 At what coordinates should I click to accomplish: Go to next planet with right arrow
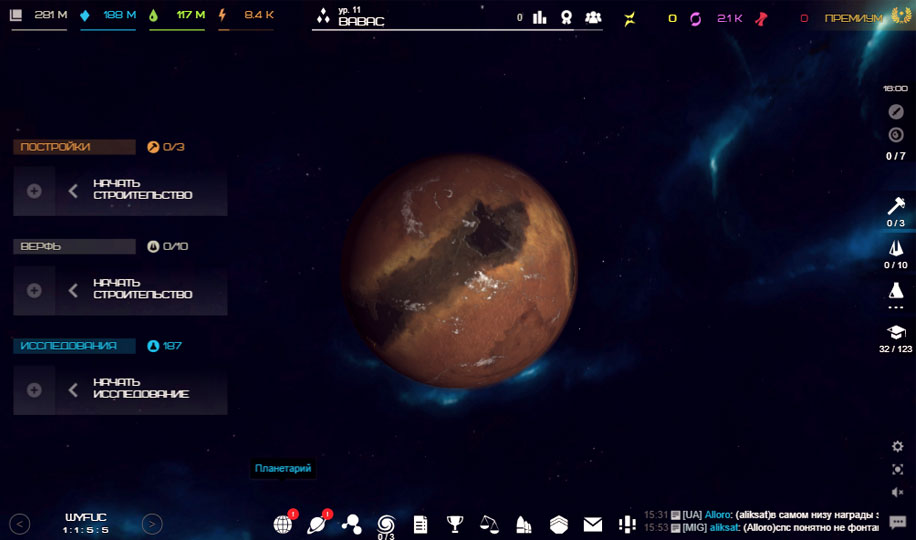tap(152, 523)
